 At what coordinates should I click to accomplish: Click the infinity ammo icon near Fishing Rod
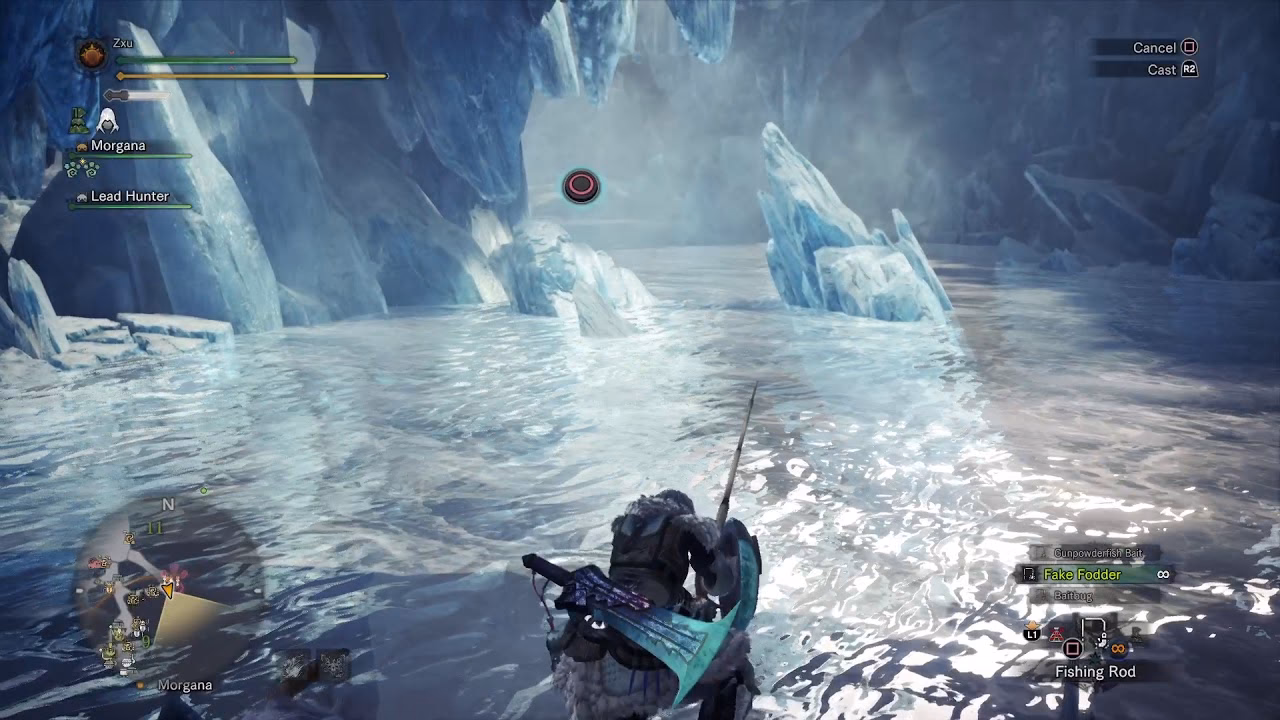coord(1117,648)
